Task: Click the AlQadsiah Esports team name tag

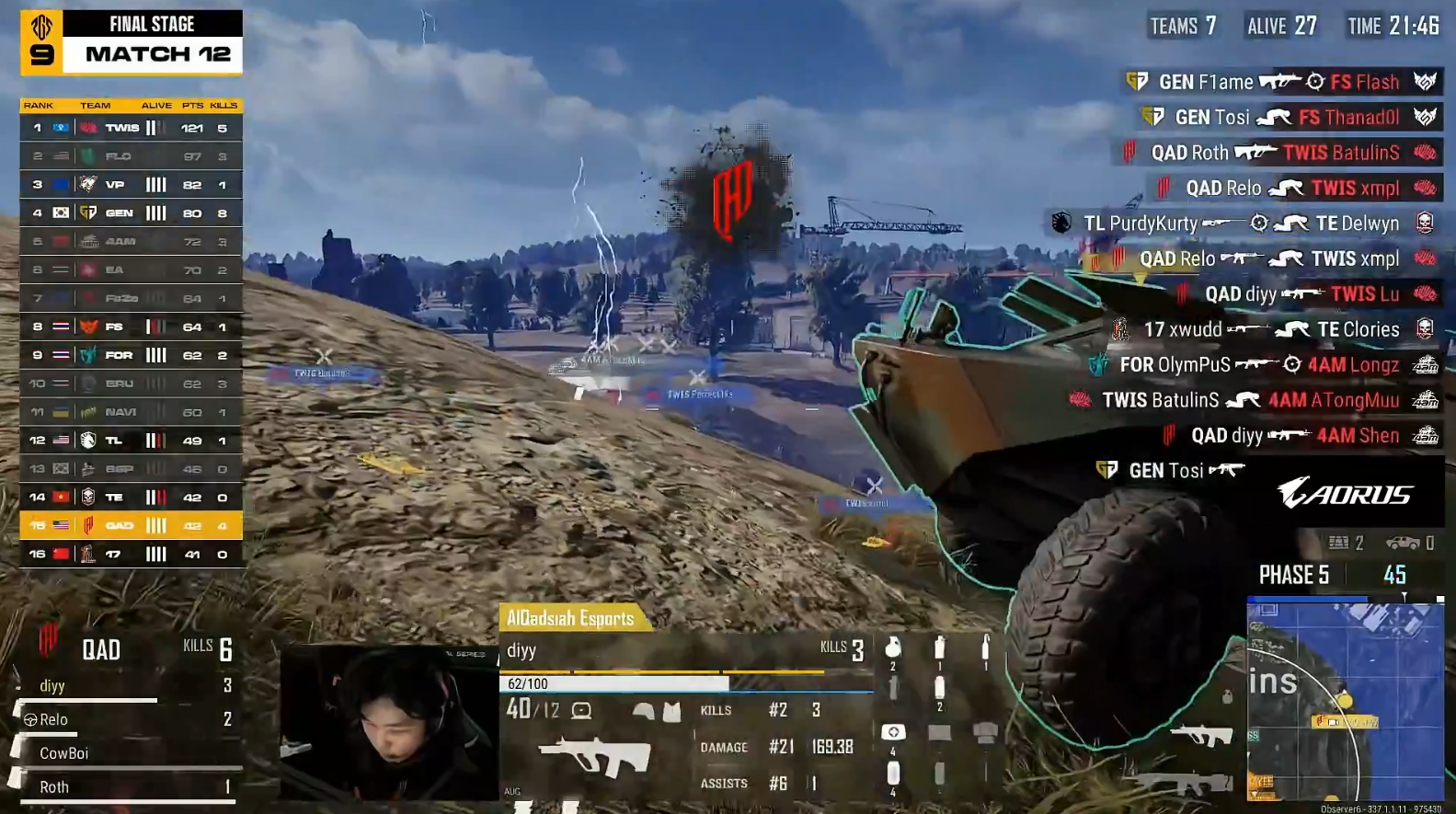Action: (571, 618)
